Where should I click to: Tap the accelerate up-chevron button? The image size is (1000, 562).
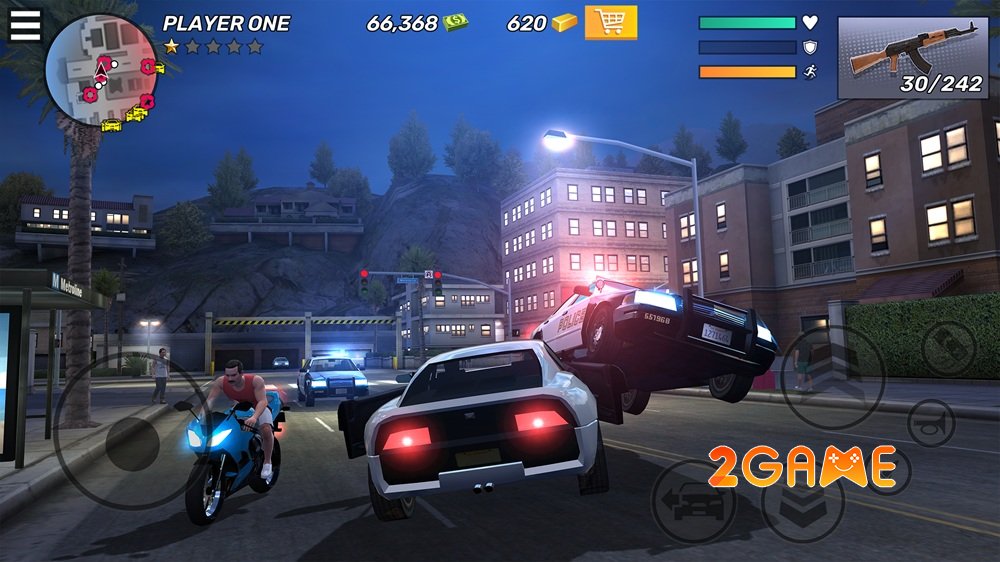pyautogui.click(x=831, y=377)
